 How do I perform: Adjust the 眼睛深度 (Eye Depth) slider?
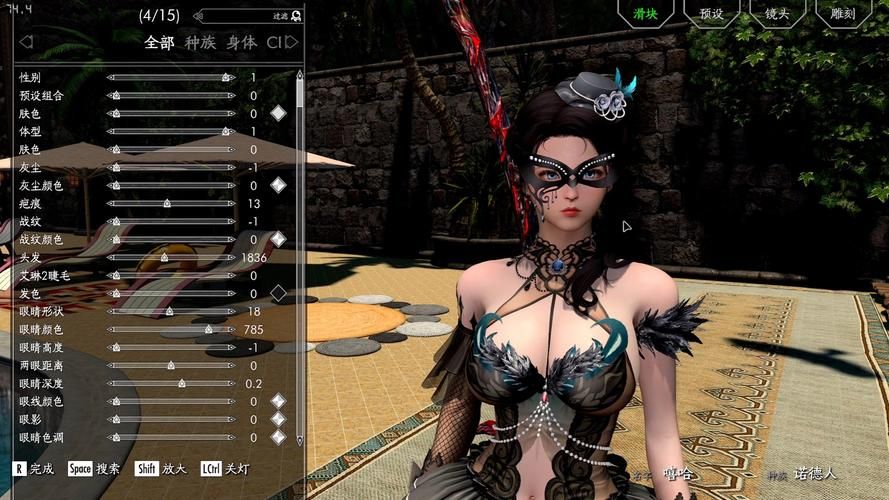click(170, 383)
